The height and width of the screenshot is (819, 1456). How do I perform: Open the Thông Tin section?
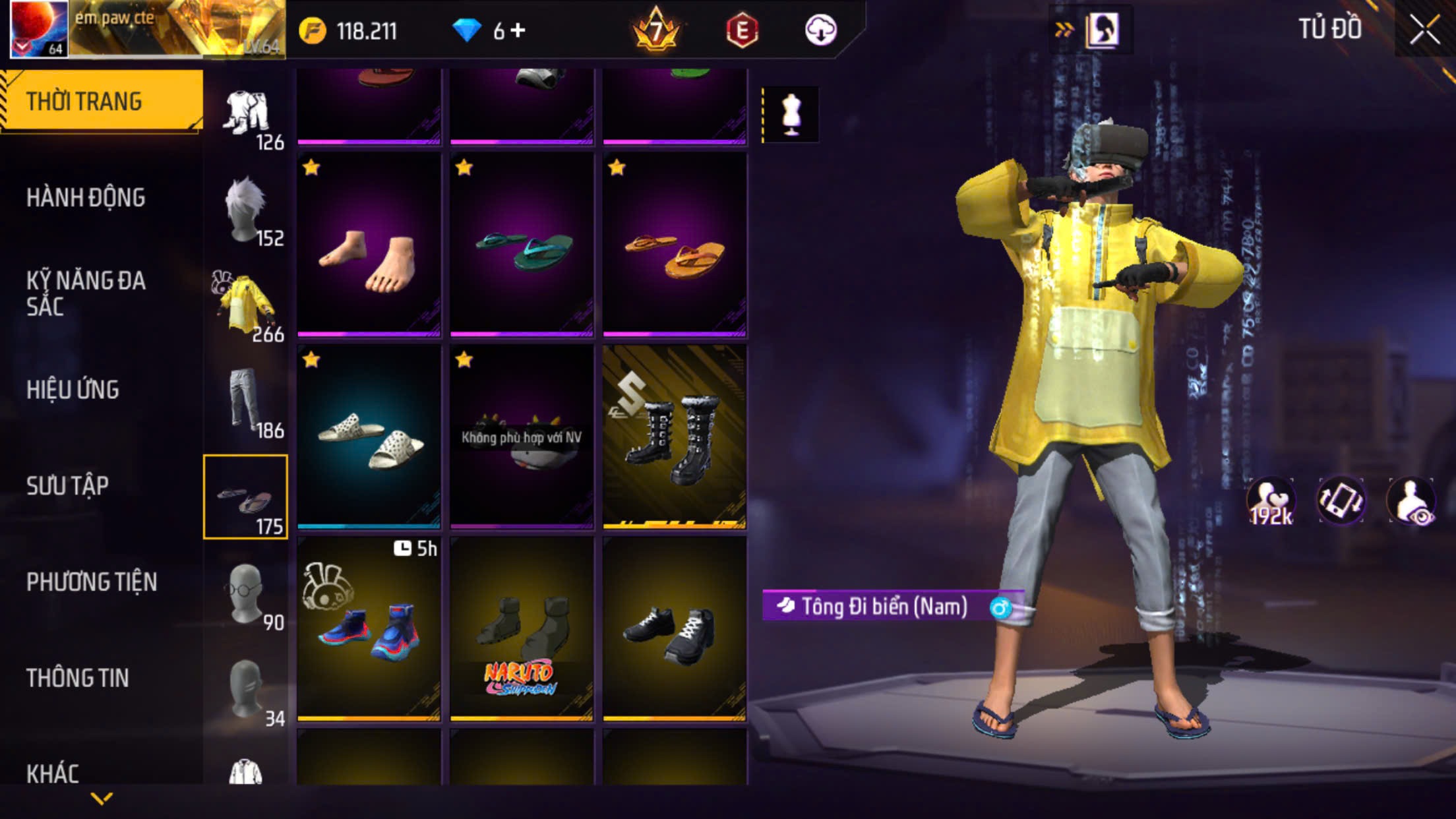(77, 678)
